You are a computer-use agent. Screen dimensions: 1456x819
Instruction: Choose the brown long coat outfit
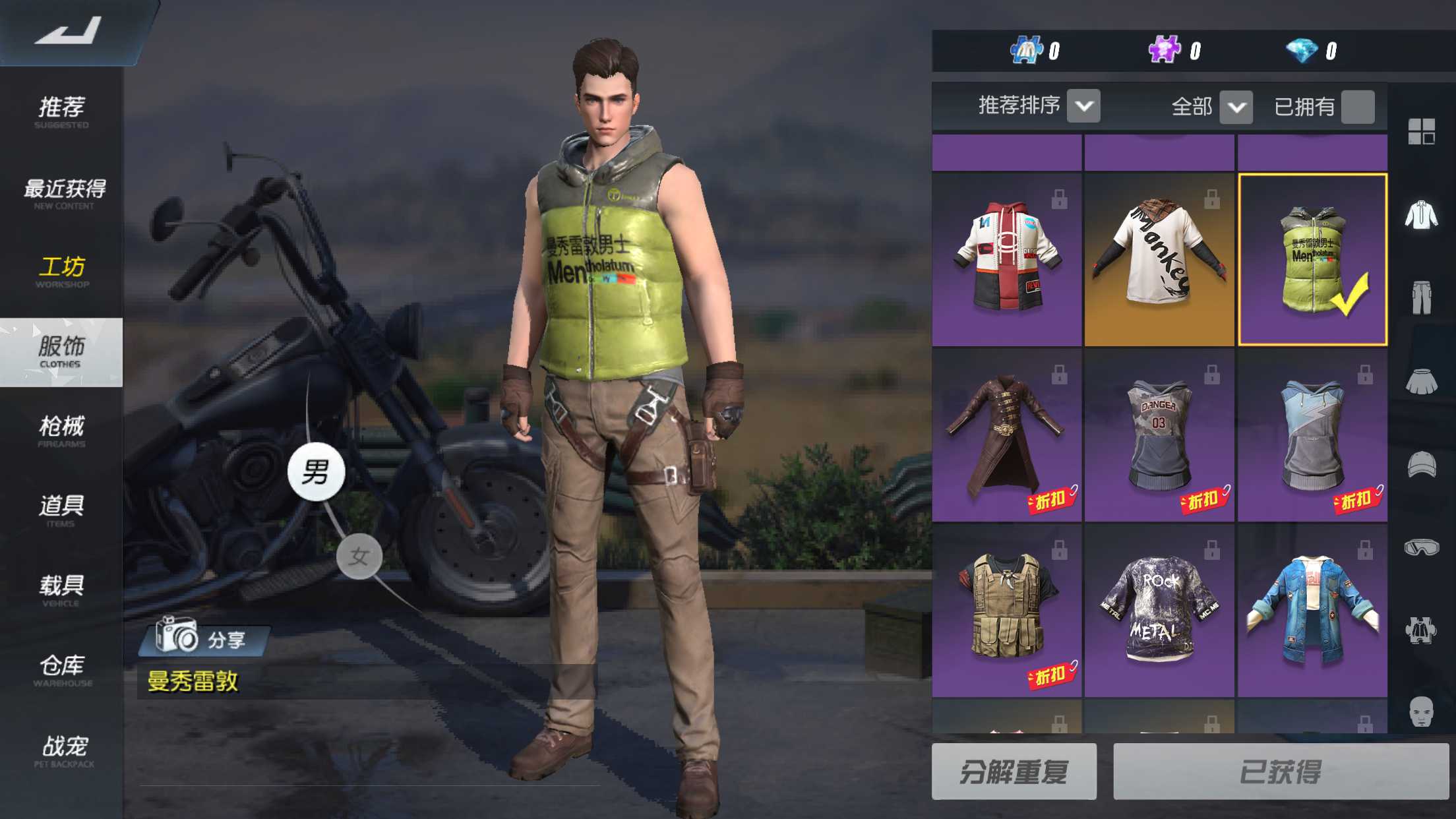(1006, 435)
